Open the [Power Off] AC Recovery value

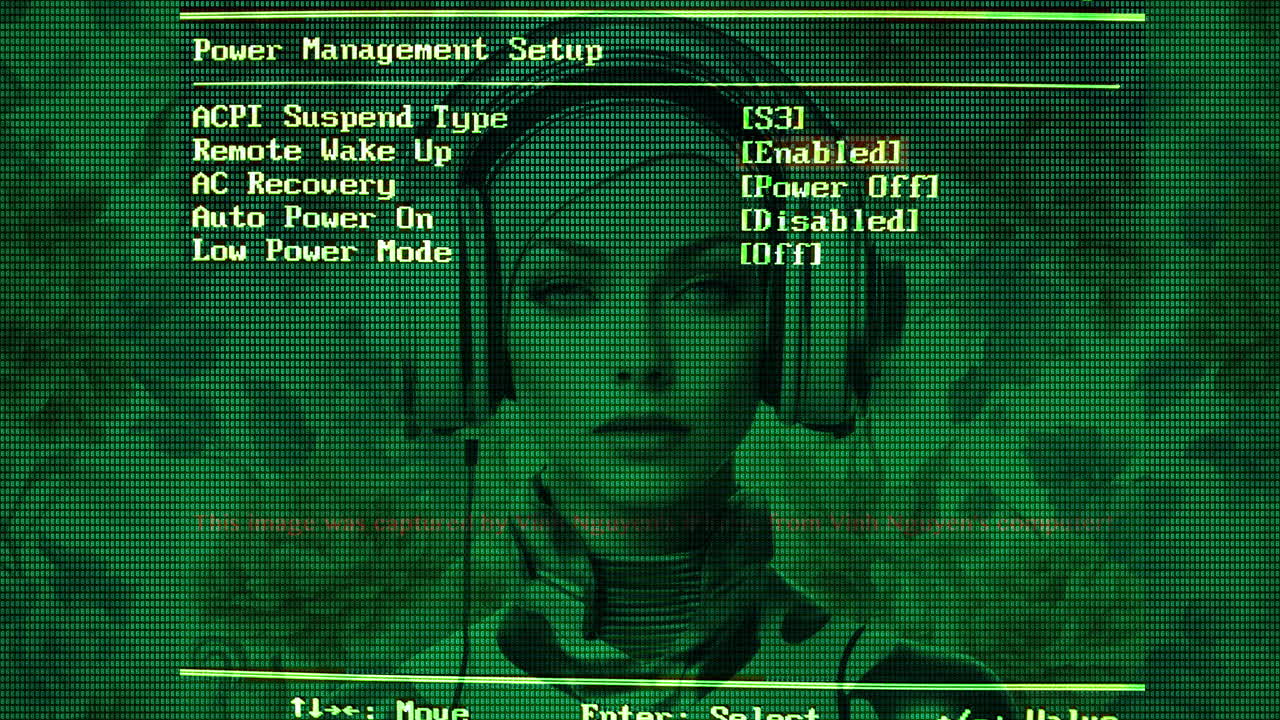pyautogui.click(x=838, y=185)
